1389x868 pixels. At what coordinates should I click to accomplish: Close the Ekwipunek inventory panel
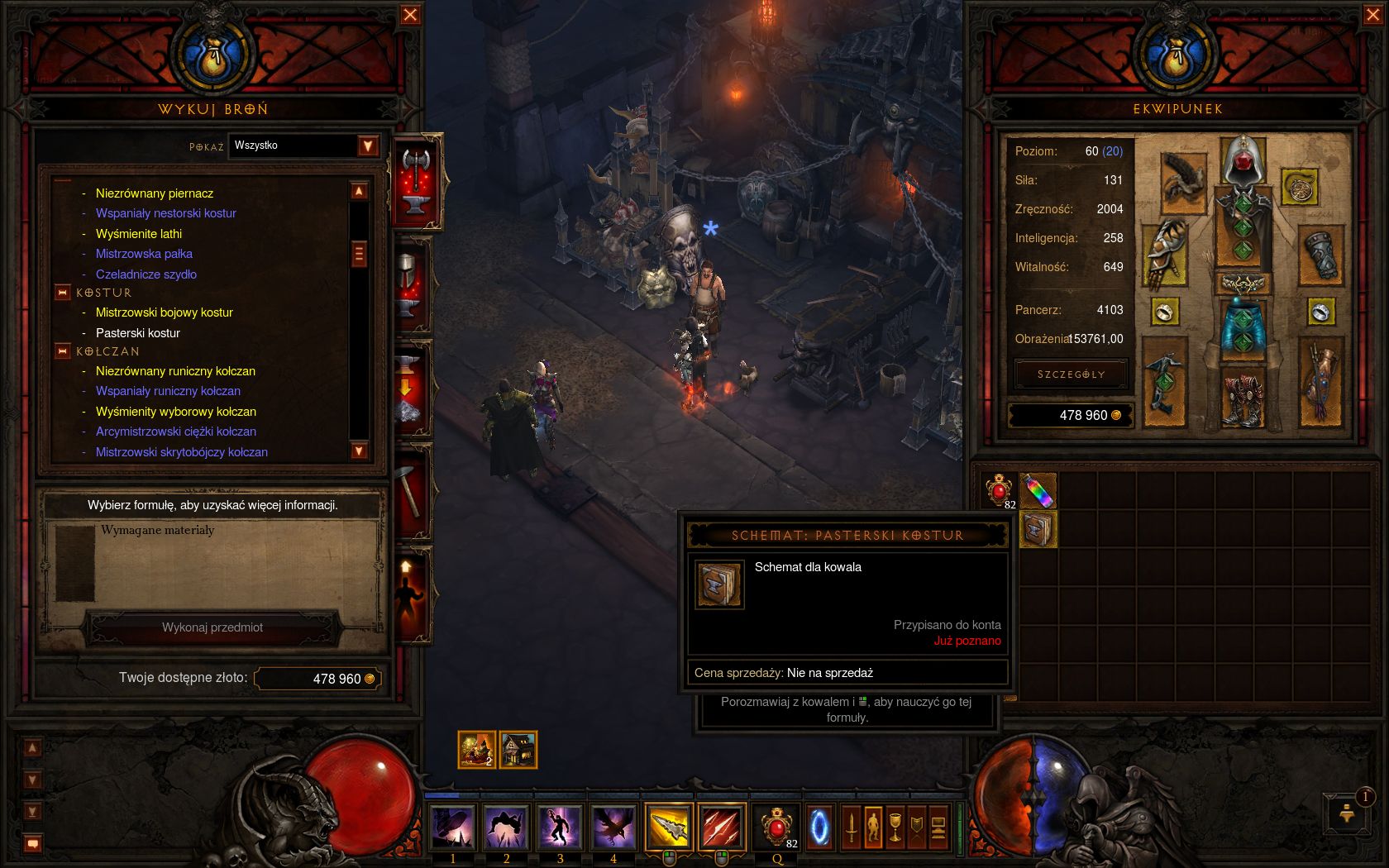click(1372, 15)
